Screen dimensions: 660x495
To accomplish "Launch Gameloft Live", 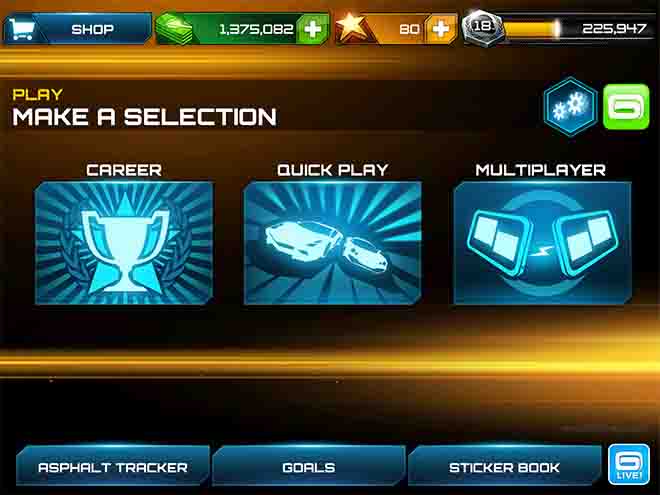I will coord(632,465).
